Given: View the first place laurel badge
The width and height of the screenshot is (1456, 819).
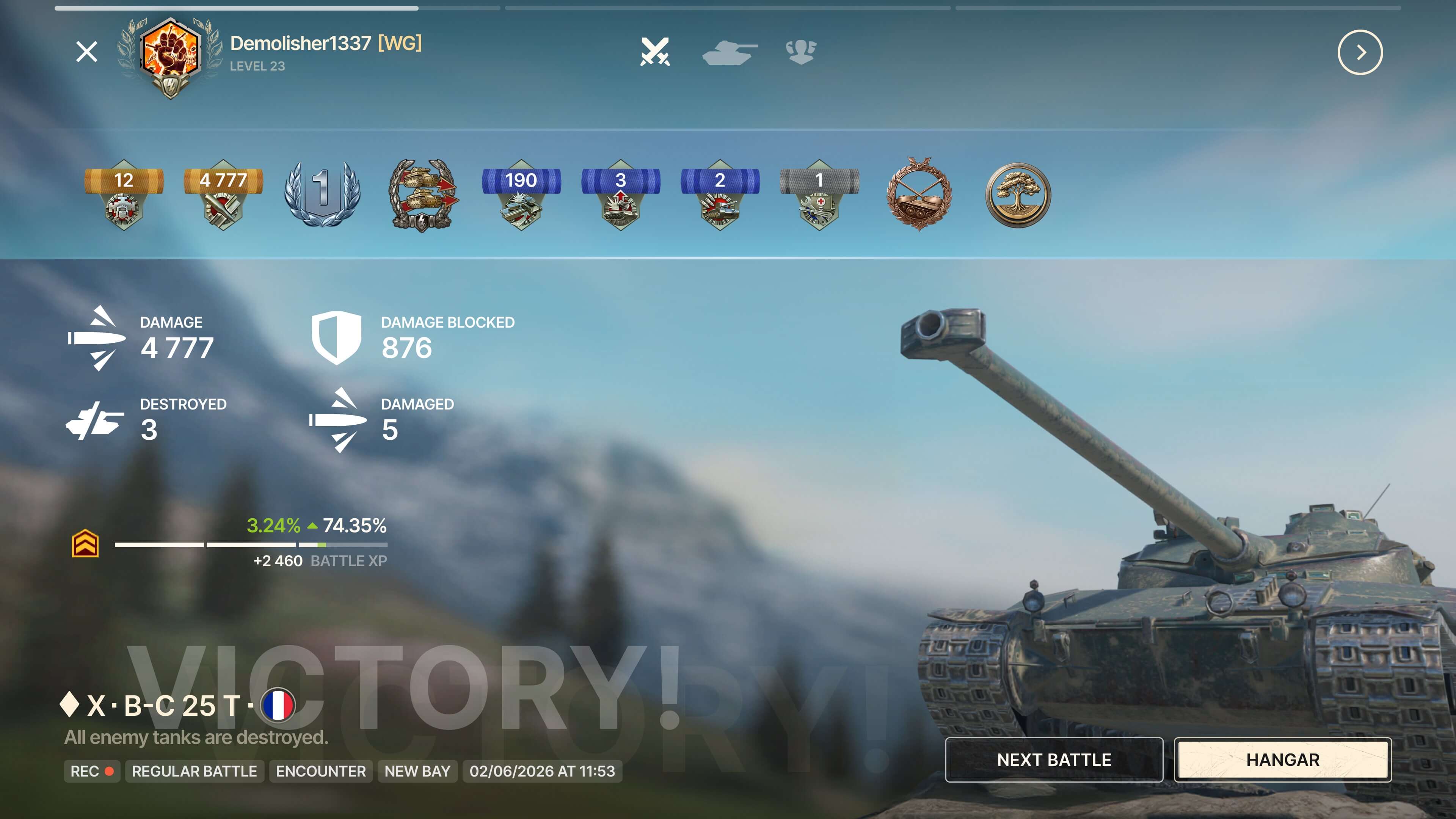Looking at the screenshot, I should click(x=322, y=194).
